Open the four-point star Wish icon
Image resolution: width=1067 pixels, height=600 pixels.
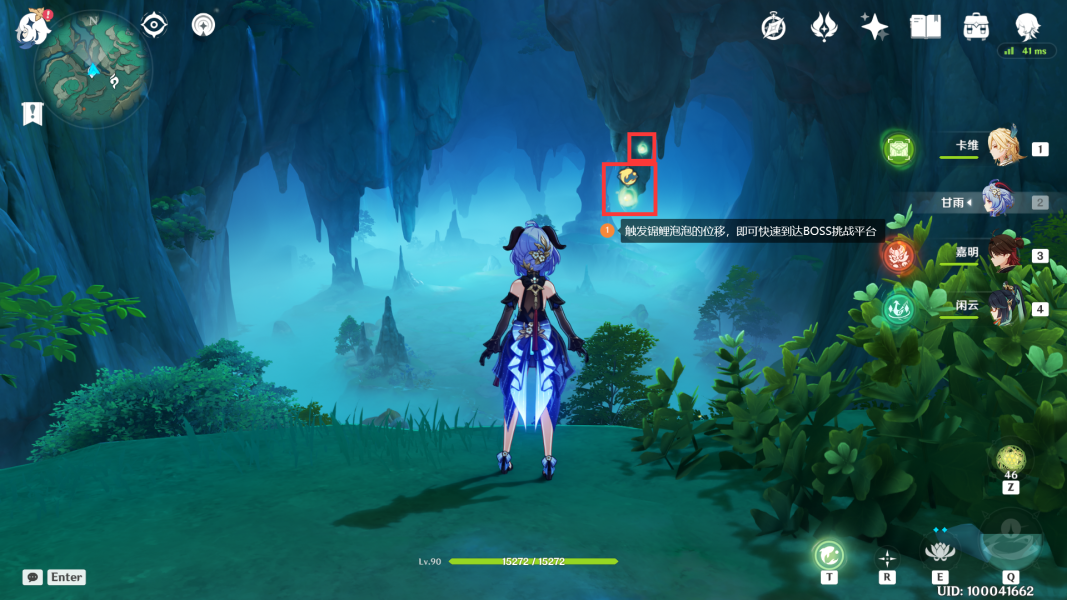874,27
